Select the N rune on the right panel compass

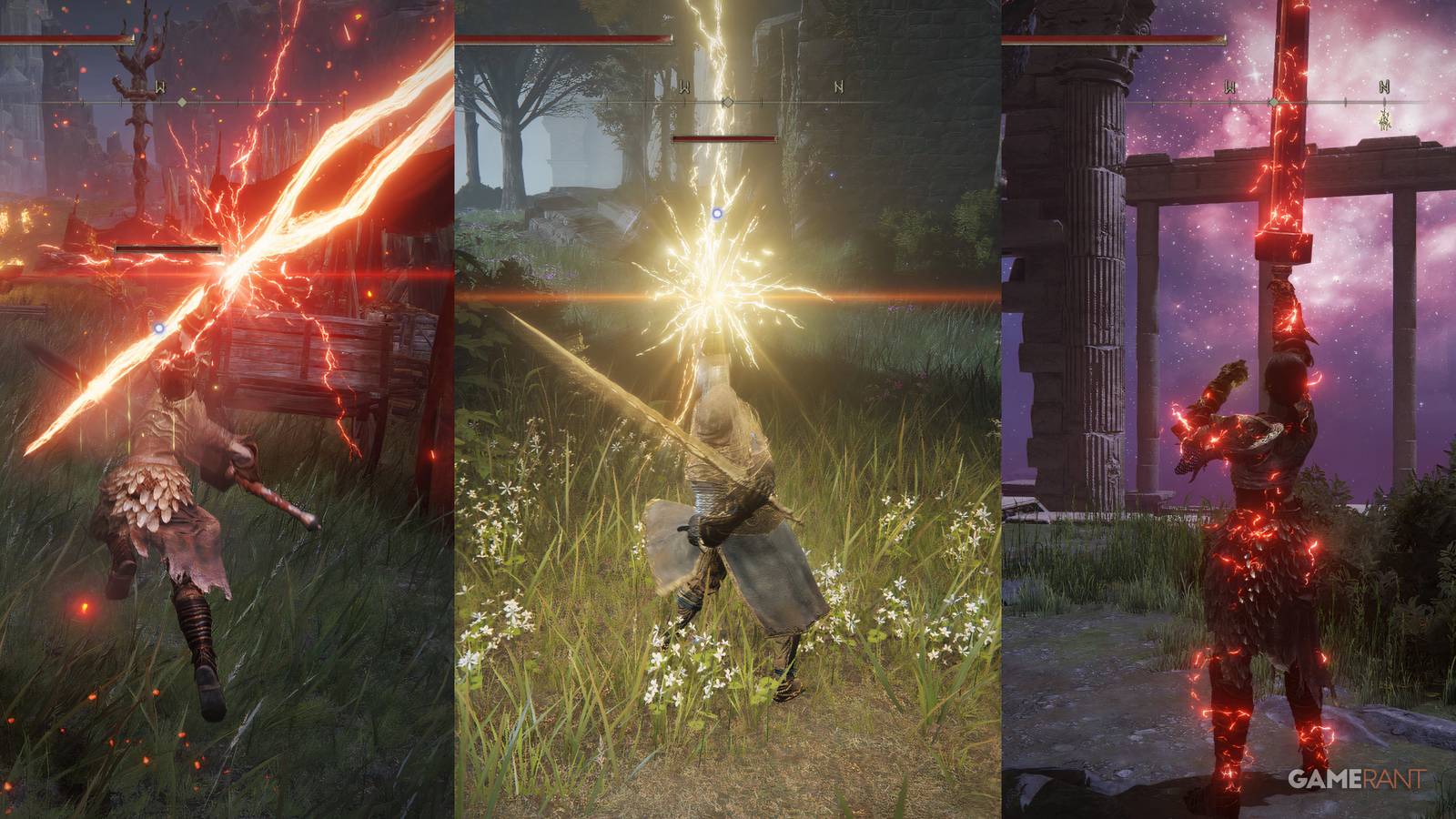(1383, 86)
